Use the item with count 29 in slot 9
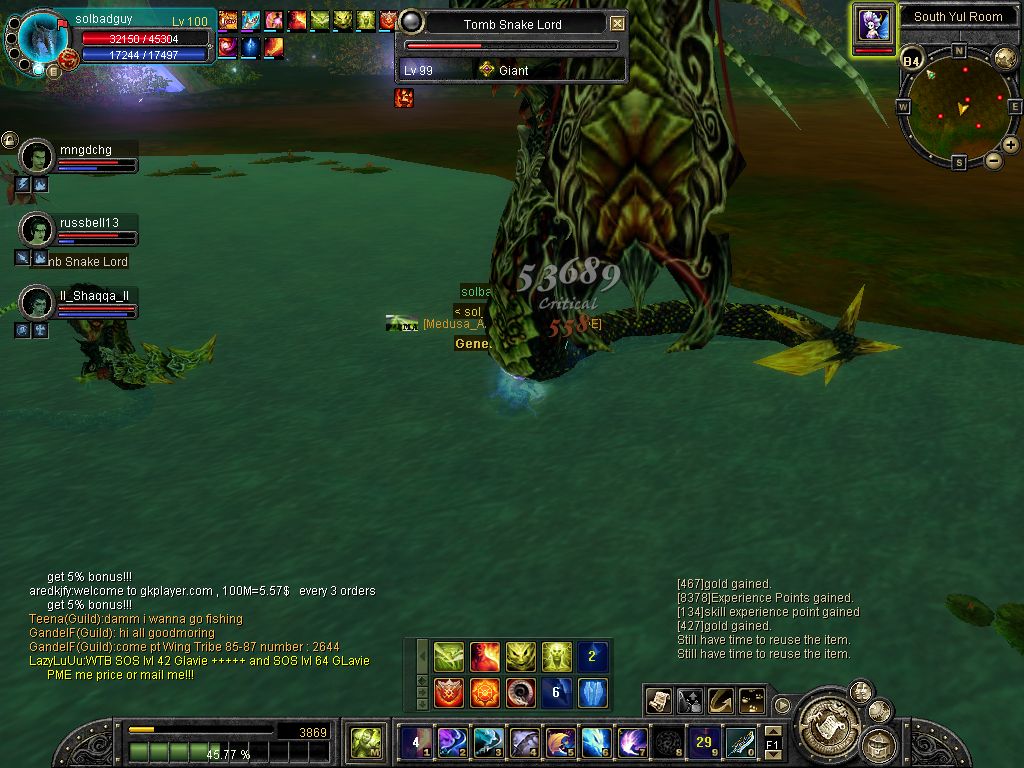The height and width of the screenshot is (768, 1024). click(705, 742)
